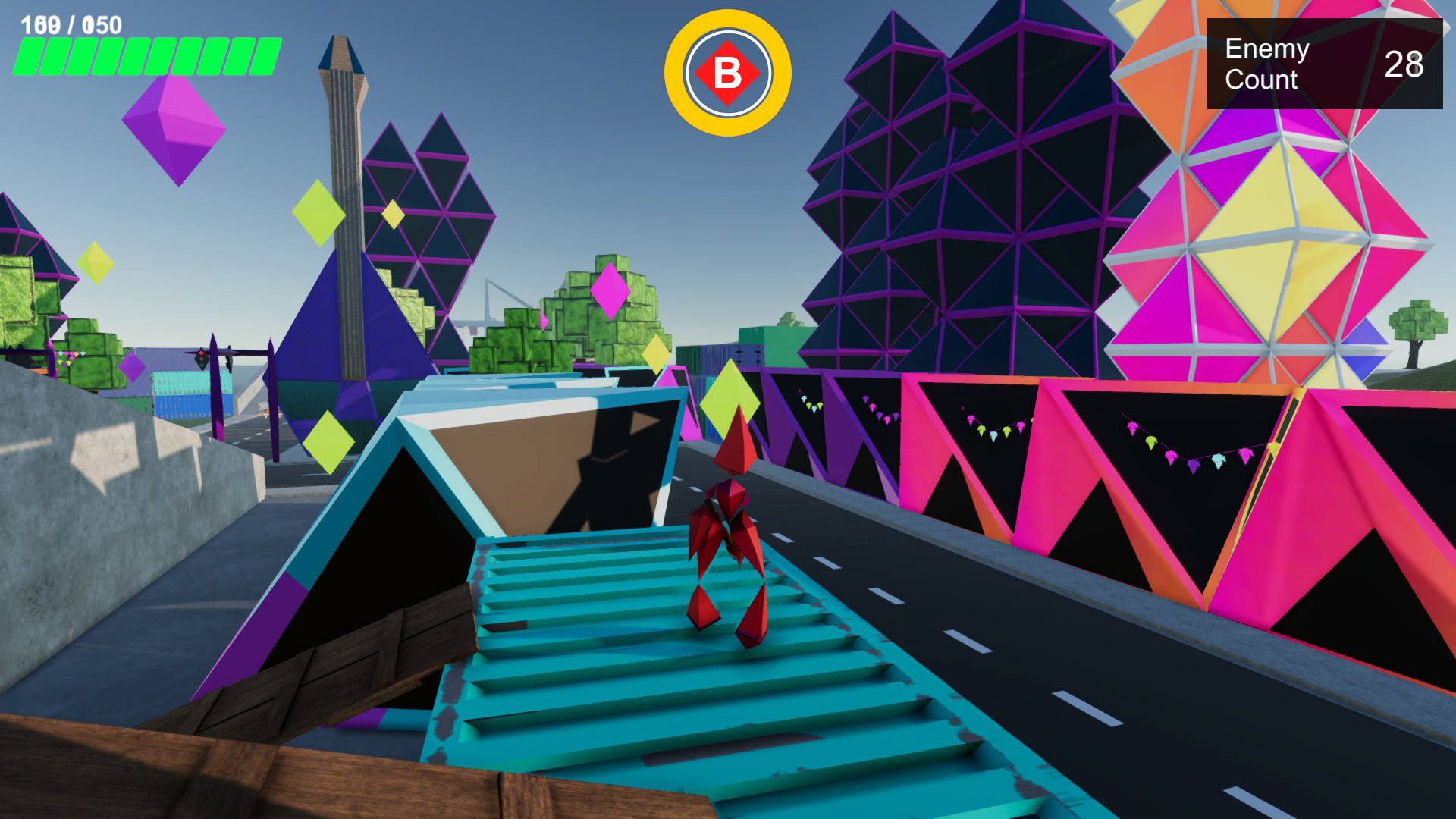This screenshot has width=1456, height=819.
Task: Click the red diamond inside the B prompt
Action: pyautogui.click(x=727, y=74)
